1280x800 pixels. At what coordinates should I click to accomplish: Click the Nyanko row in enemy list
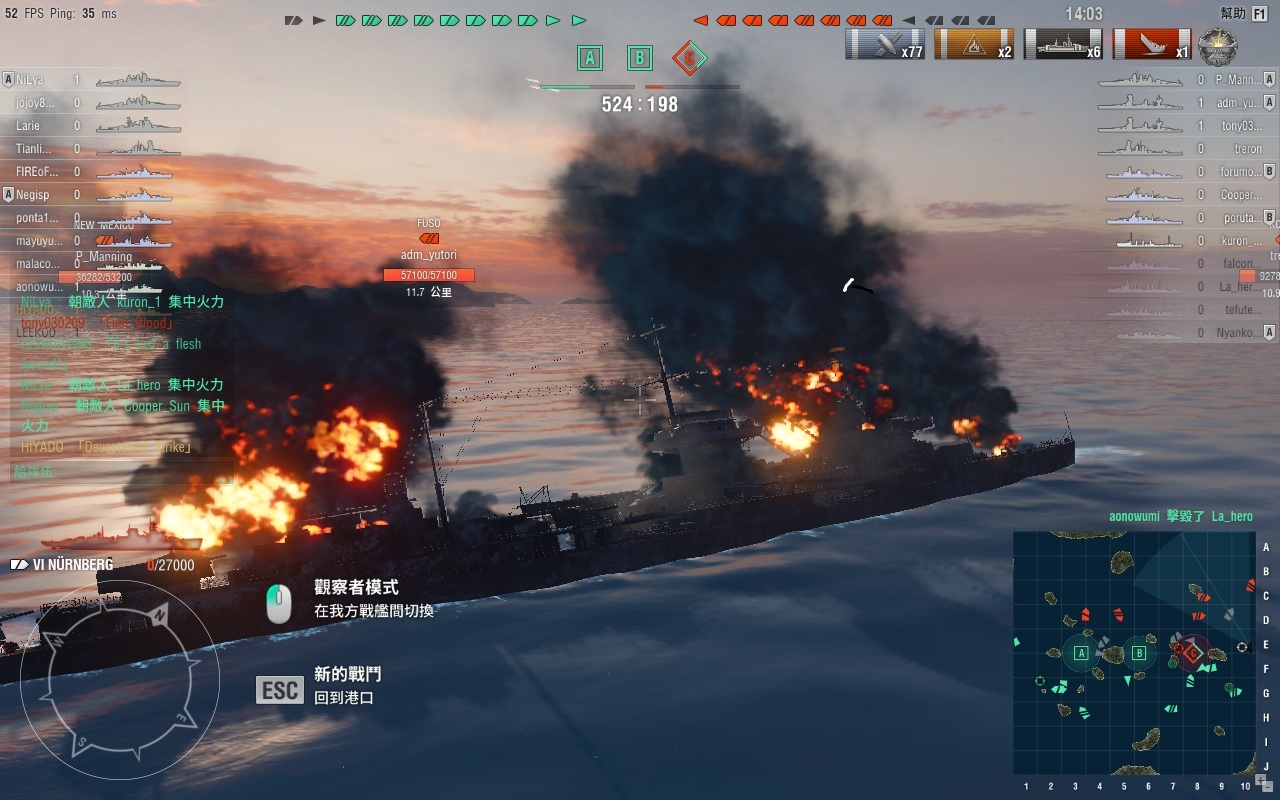[x=1240, y=333]
